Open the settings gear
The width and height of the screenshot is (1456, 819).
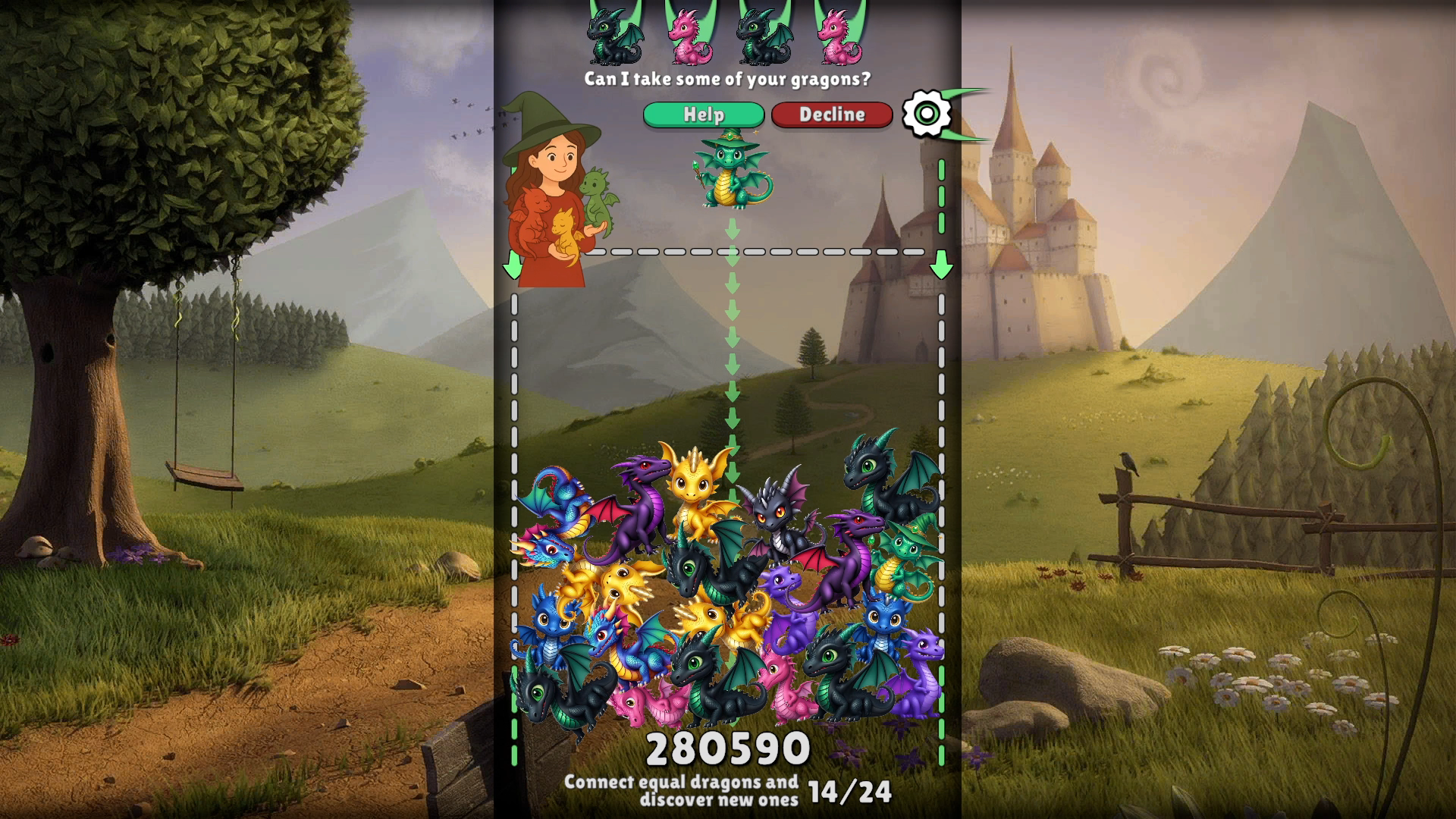point(927,114)
